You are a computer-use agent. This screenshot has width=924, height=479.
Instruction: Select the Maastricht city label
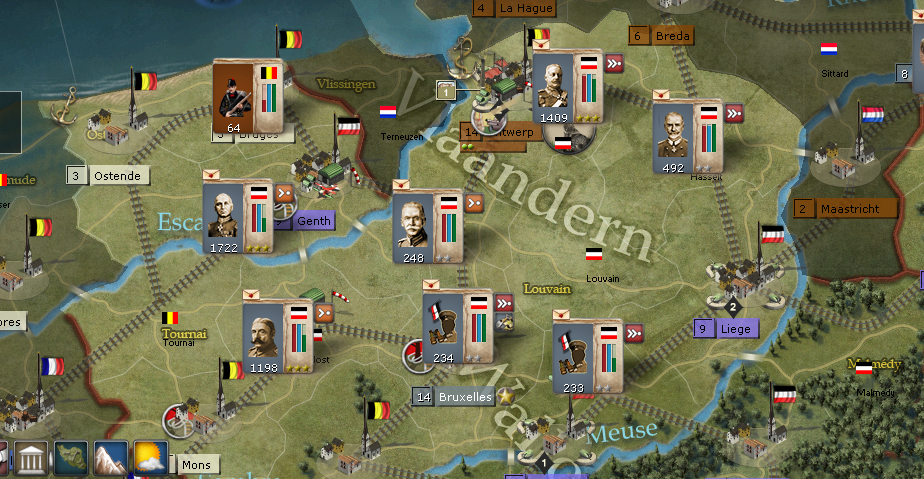849,209
